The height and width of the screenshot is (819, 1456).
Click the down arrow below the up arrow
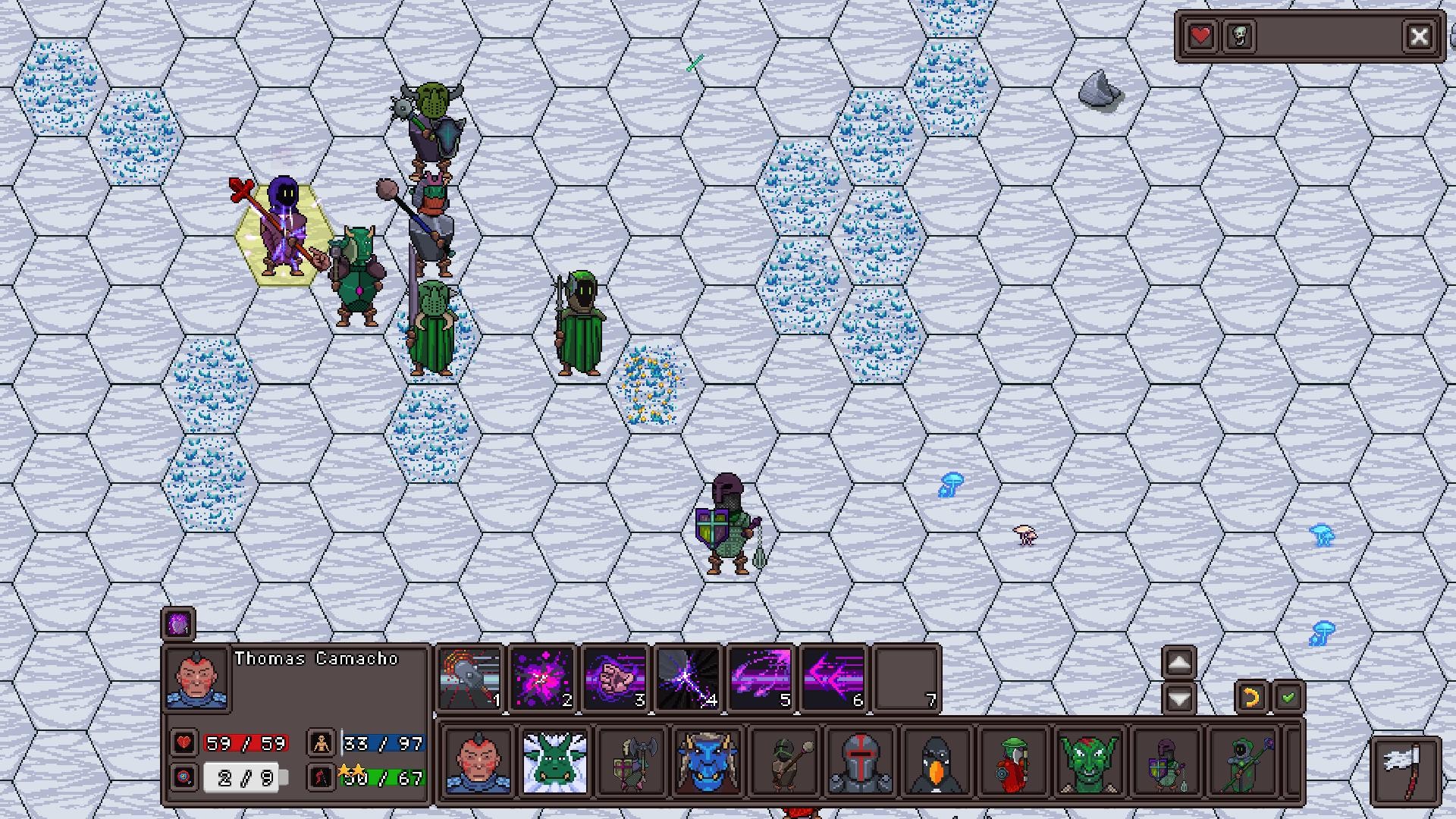pyautogui.click(x=1178, y=698)
